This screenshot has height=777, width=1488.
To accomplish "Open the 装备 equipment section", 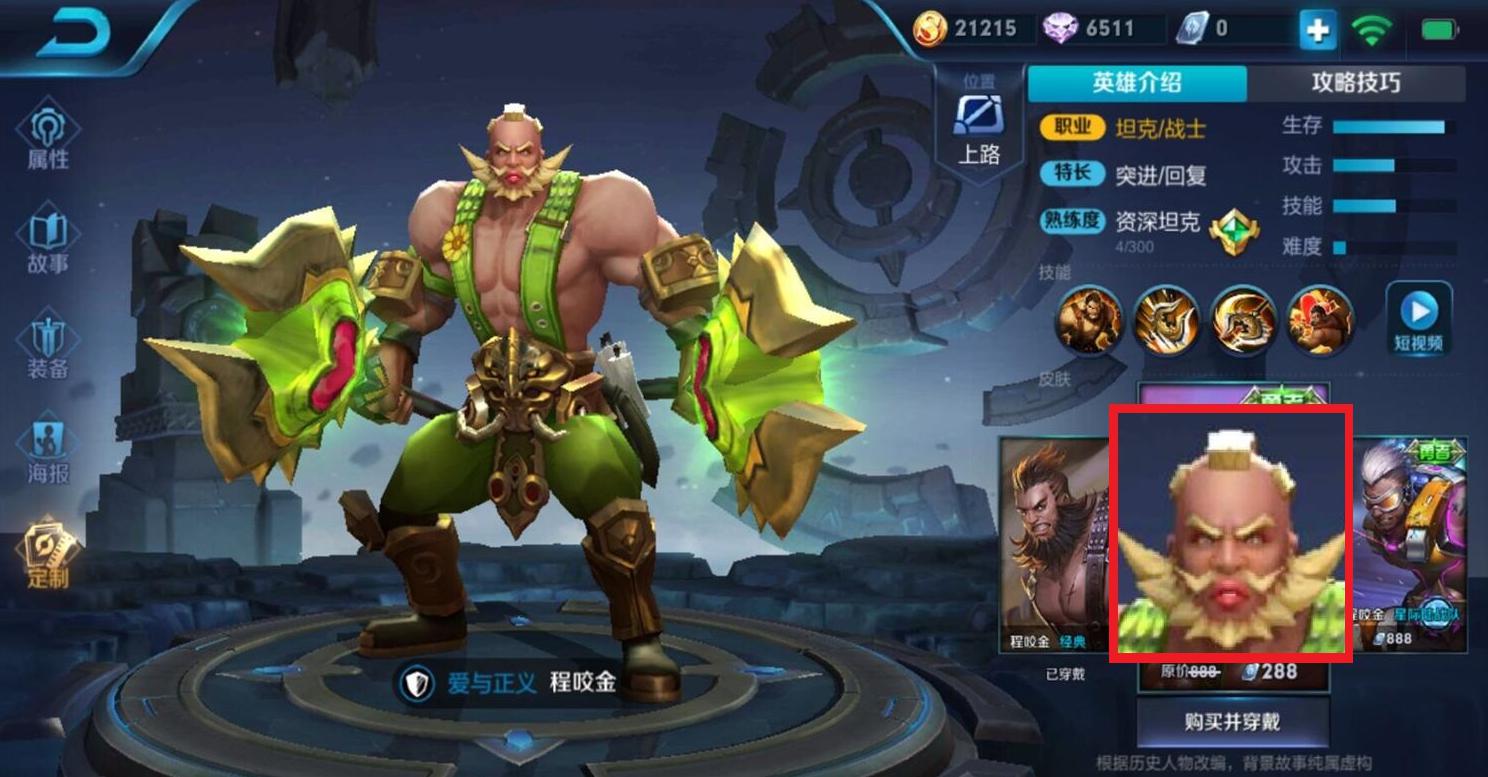I will [48, 347].
